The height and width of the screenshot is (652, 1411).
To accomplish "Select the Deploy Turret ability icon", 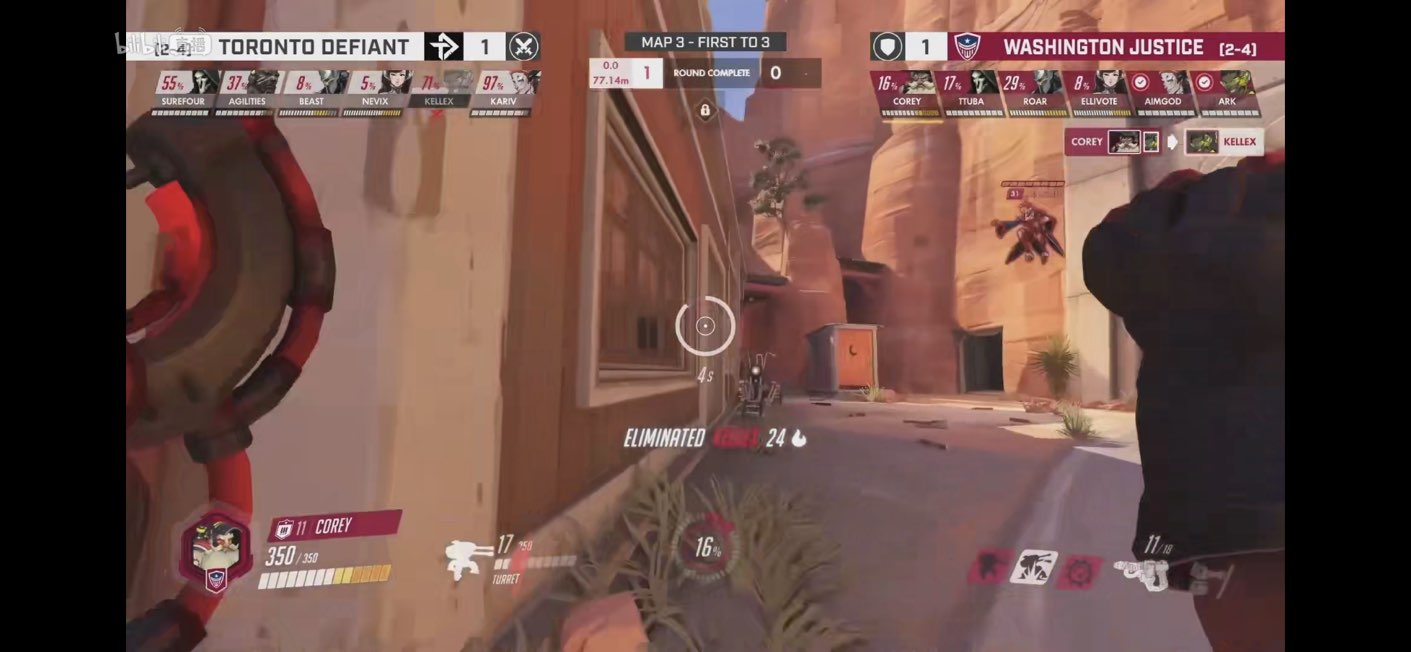I will pyautogui.click(x=1033, y=567).
